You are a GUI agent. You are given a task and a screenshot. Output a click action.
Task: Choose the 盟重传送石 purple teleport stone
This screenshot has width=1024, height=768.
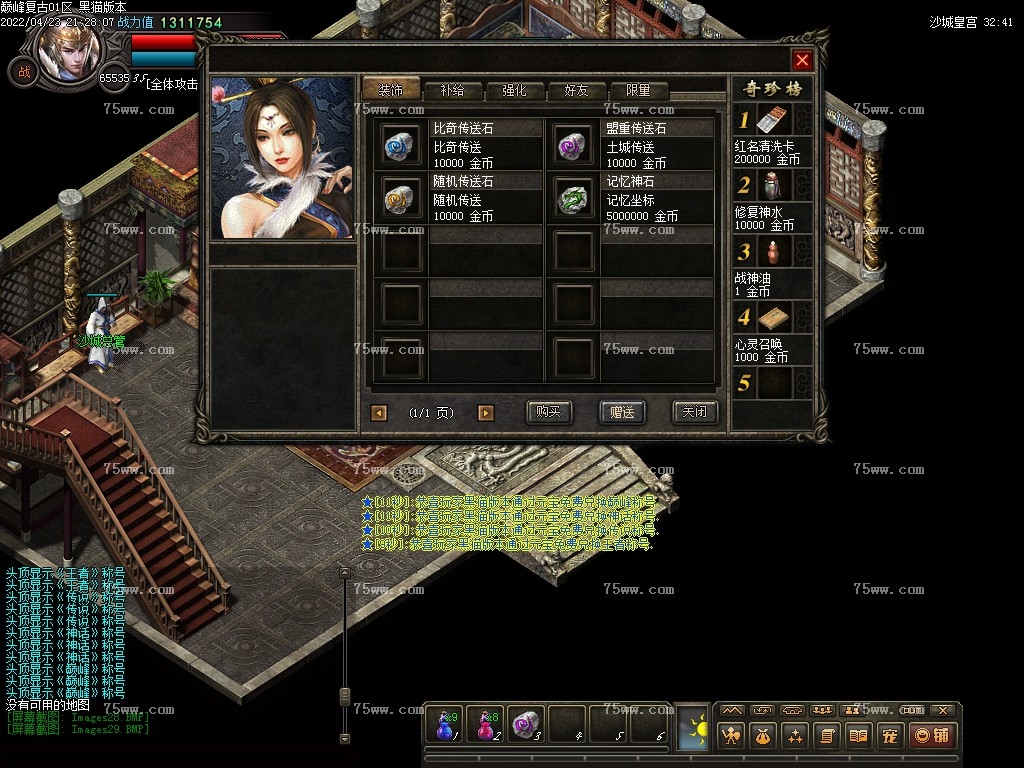point(574,146)
